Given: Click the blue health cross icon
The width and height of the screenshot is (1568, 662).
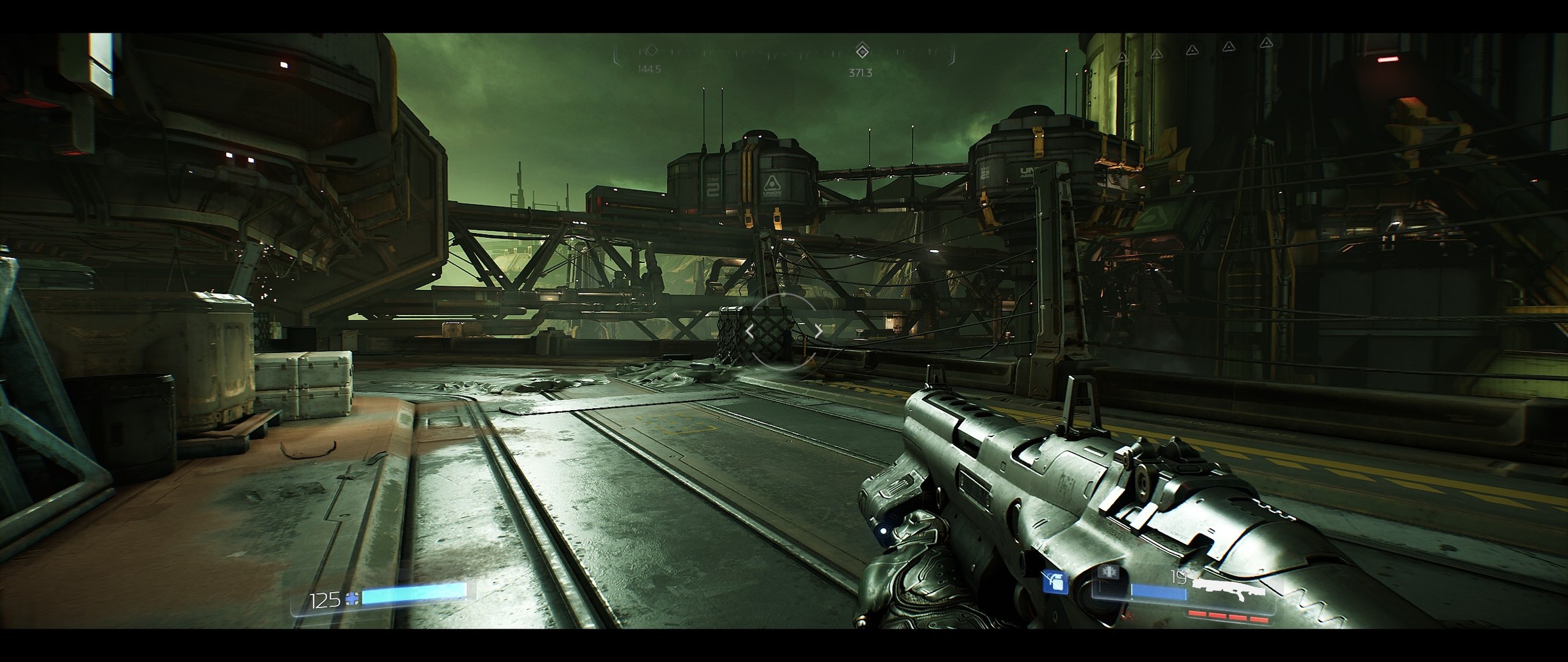Looking at the screenshot, I should (353, 598).
